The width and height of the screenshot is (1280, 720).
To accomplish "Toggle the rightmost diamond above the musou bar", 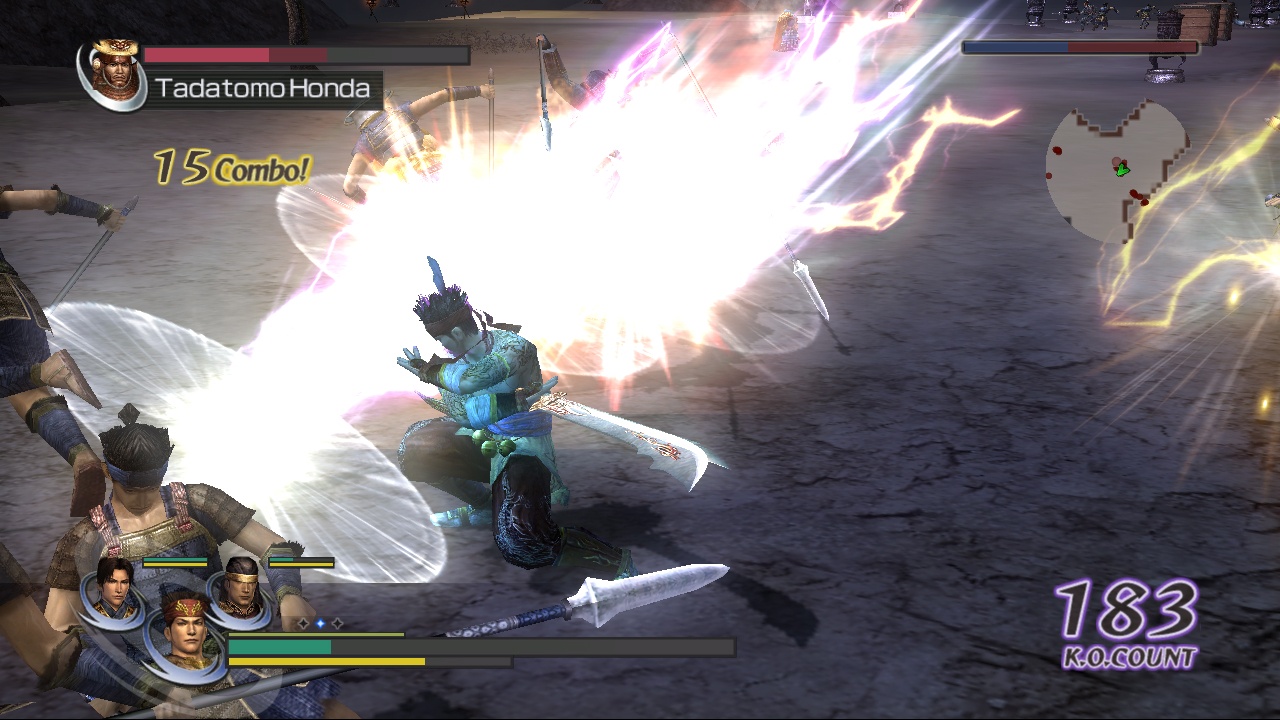I will [x=337, y=623].
